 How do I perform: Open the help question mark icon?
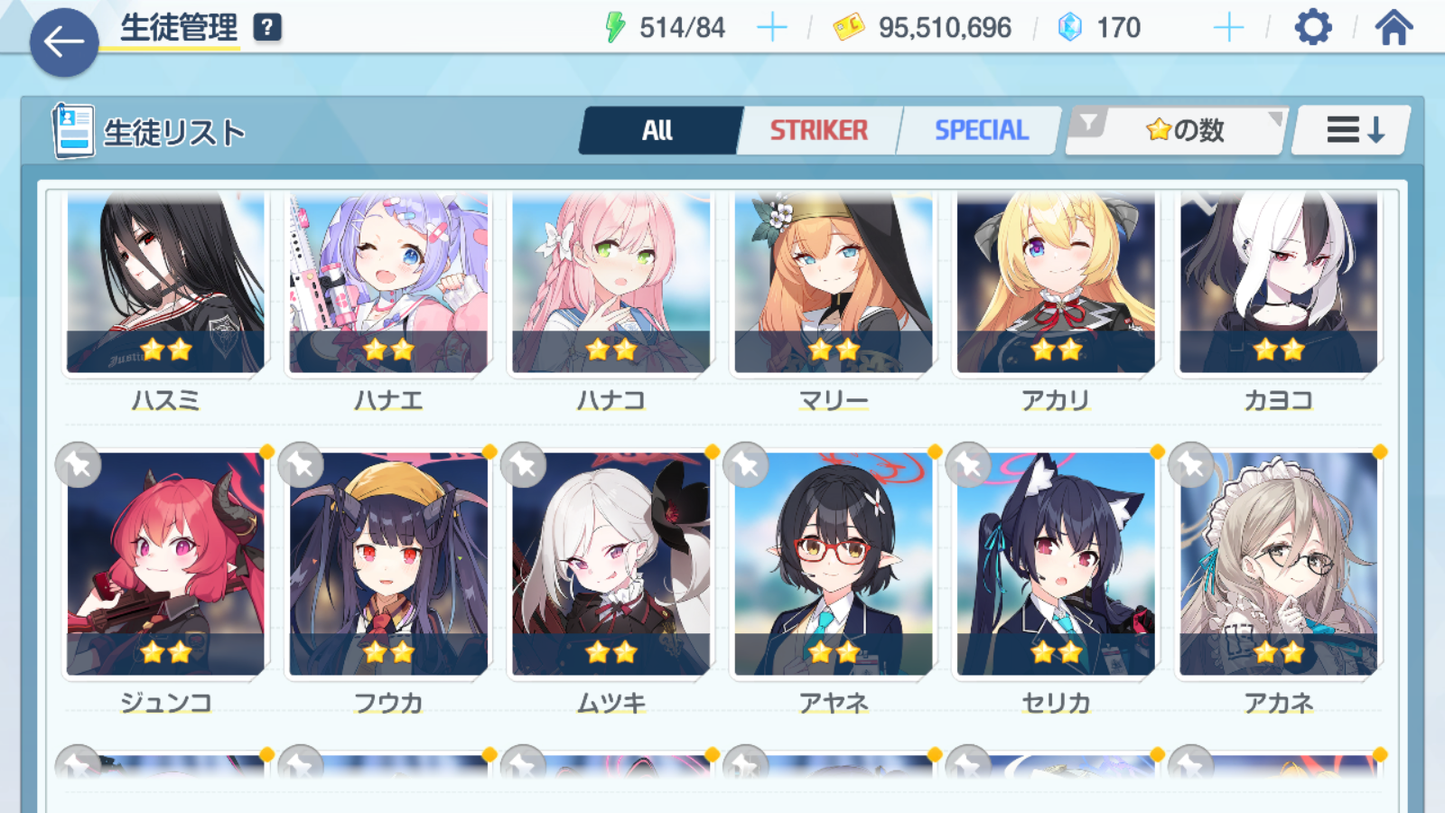[x=267, y=28]
